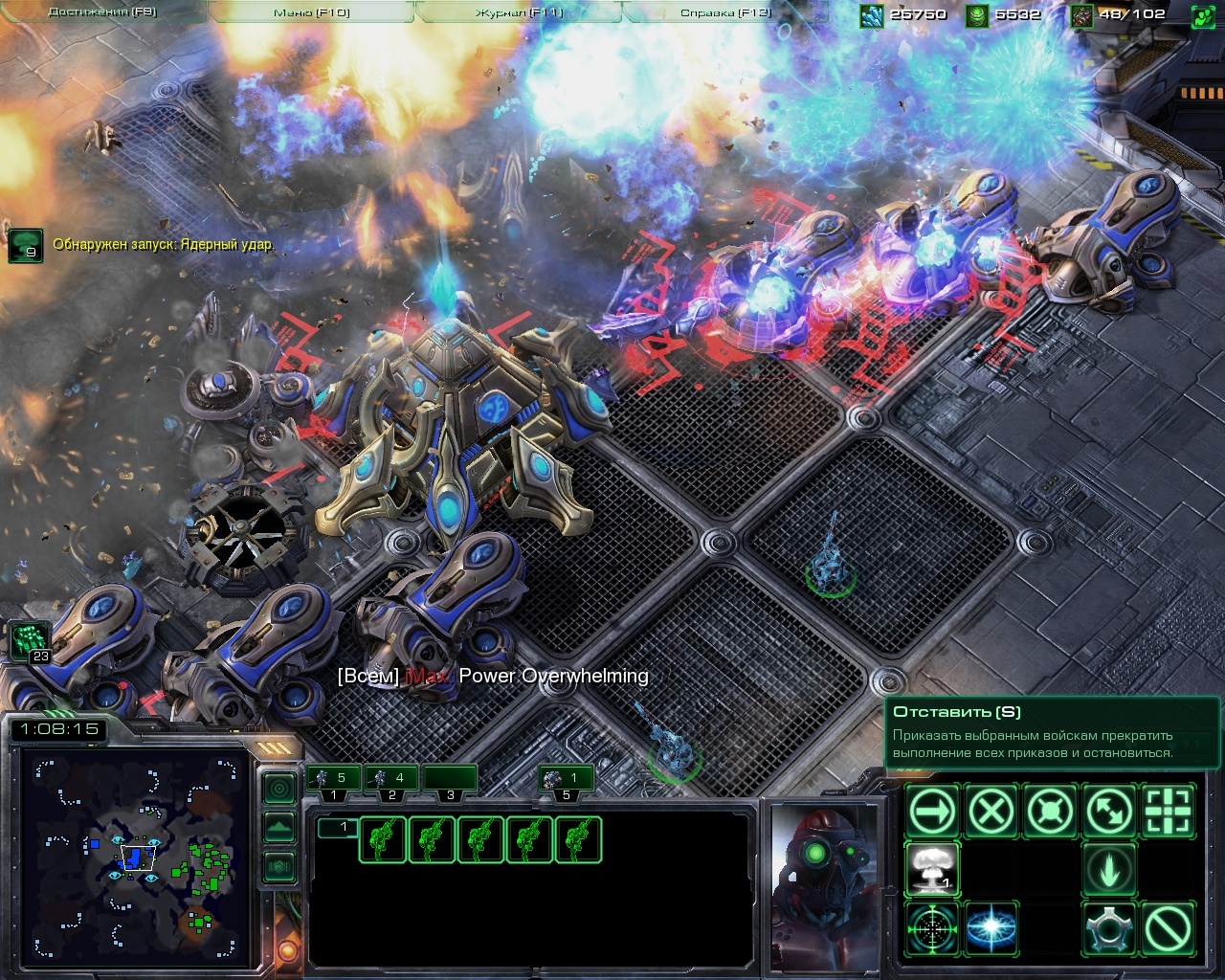Viewport: 1225px width, 980px height.
Task: Select the idle workers icon showing 23
Action: coord(30,640)
